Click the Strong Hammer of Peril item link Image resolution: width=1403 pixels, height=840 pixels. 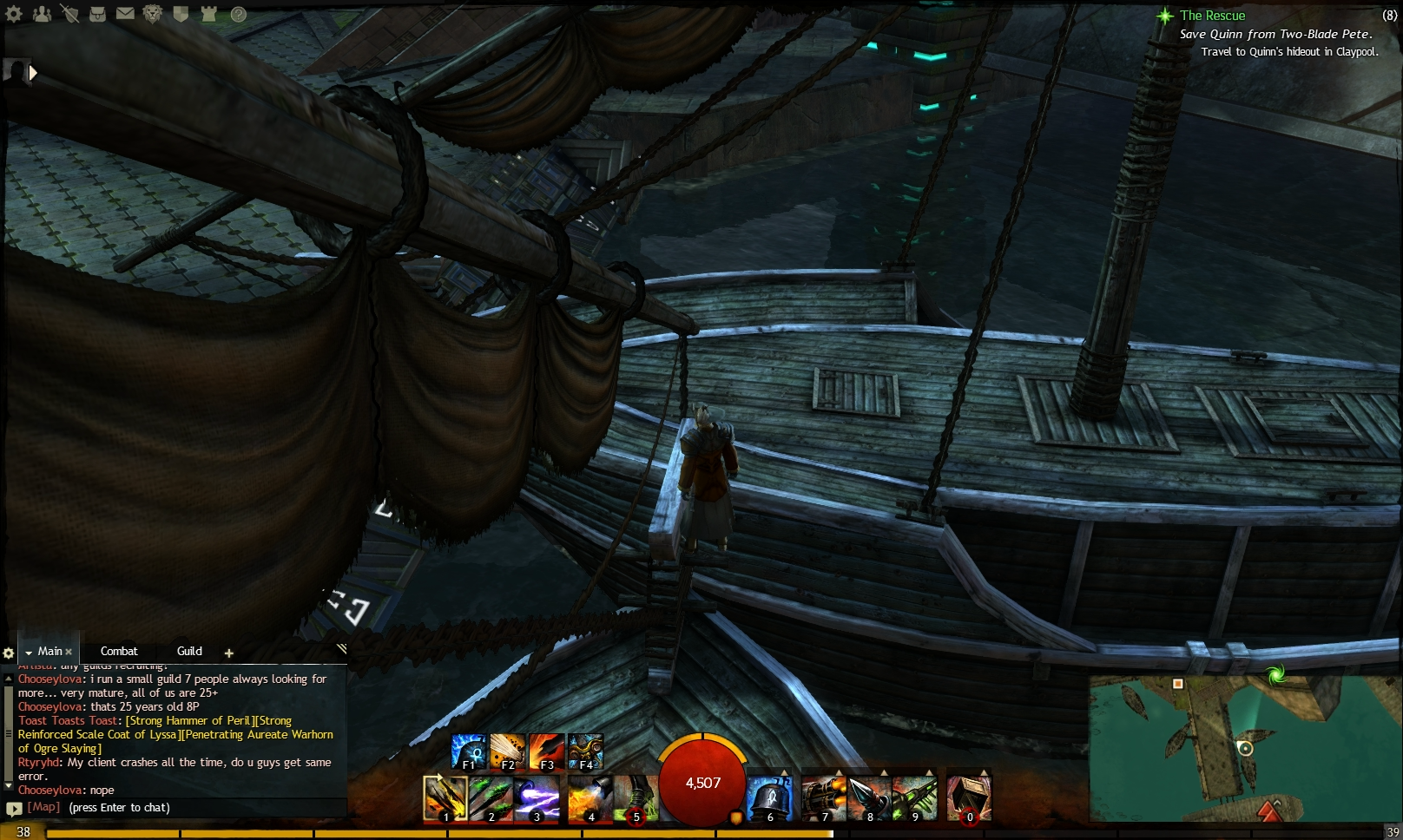189,720
